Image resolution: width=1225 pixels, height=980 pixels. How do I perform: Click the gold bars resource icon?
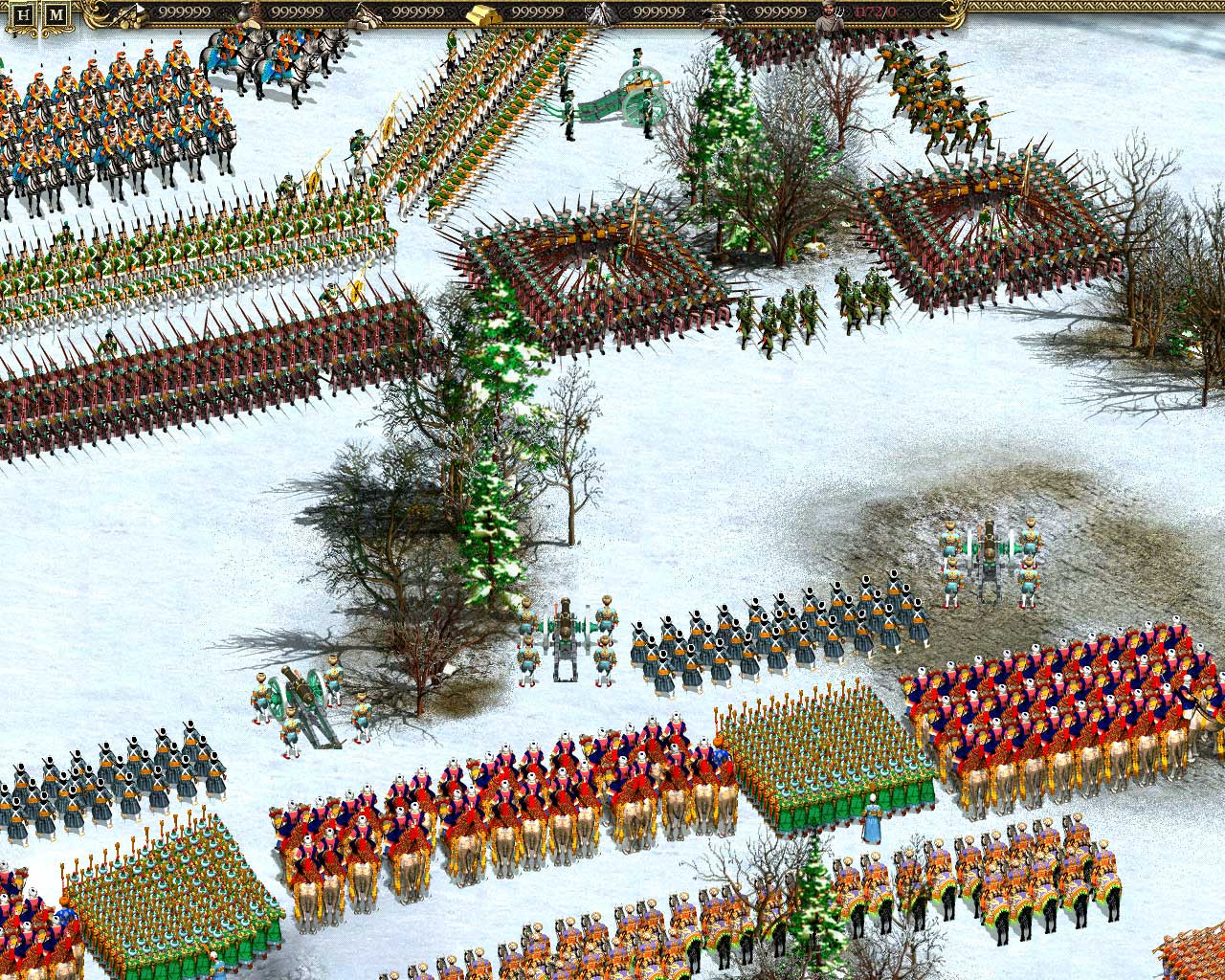tap(480, 13)
